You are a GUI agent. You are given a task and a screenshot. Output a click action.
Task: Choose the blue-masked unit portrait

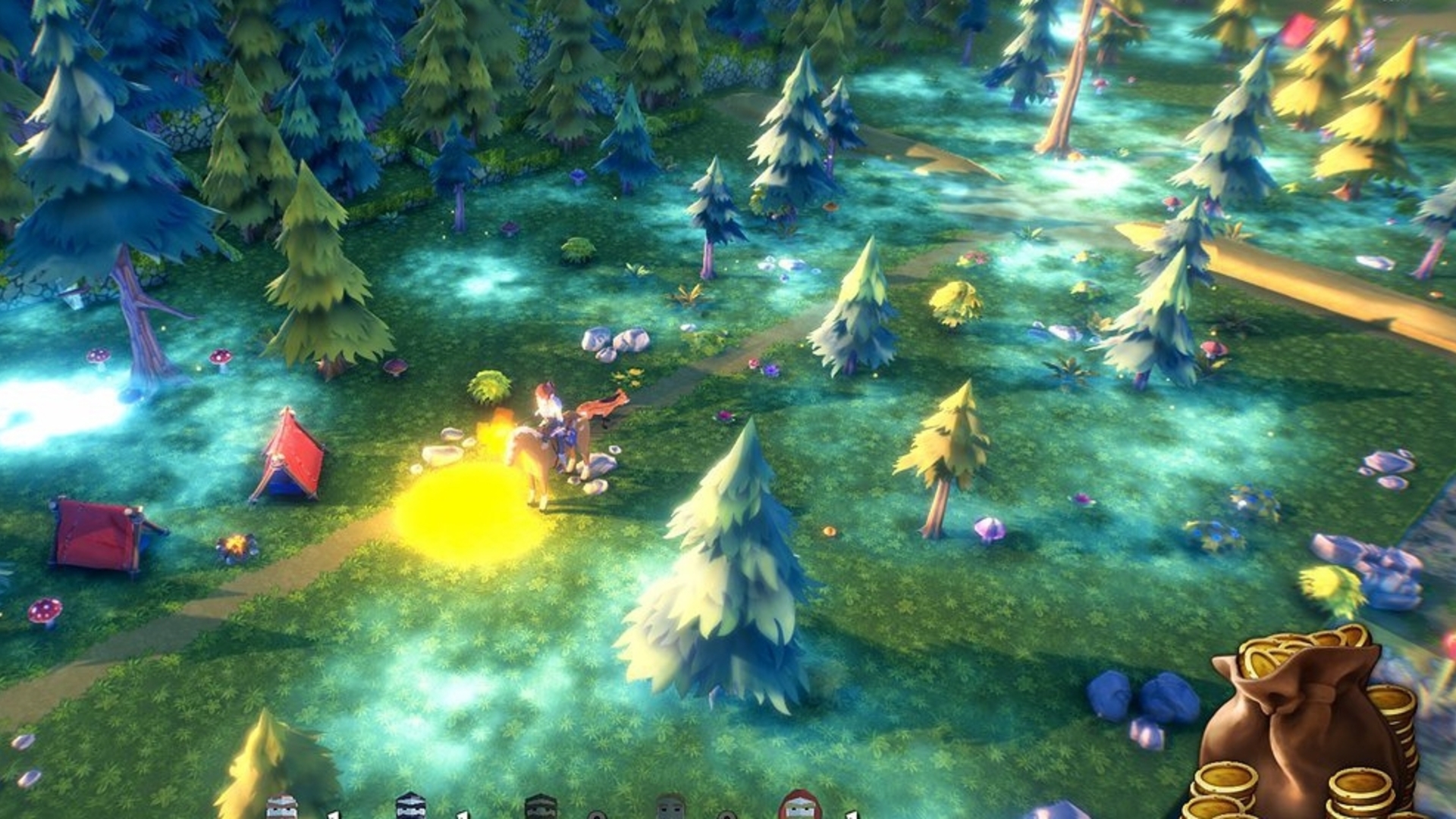pyautogui.click(x=410, y=807)
